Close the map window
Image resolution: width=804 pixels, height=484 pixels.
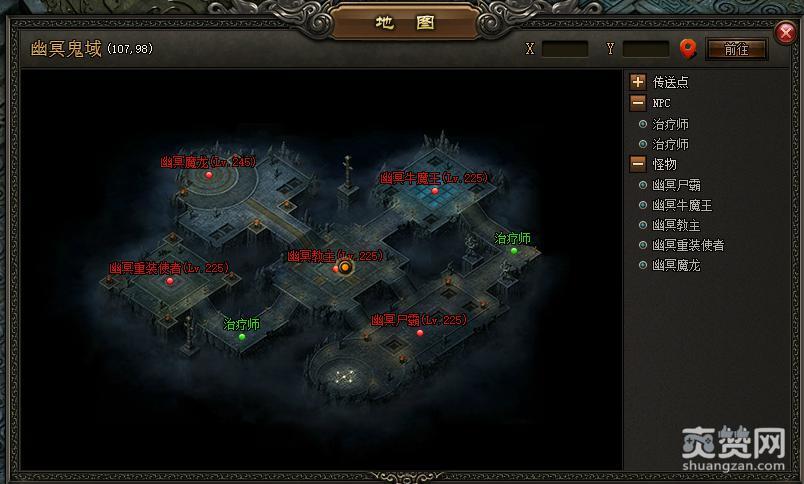click(x=786, y=31)
